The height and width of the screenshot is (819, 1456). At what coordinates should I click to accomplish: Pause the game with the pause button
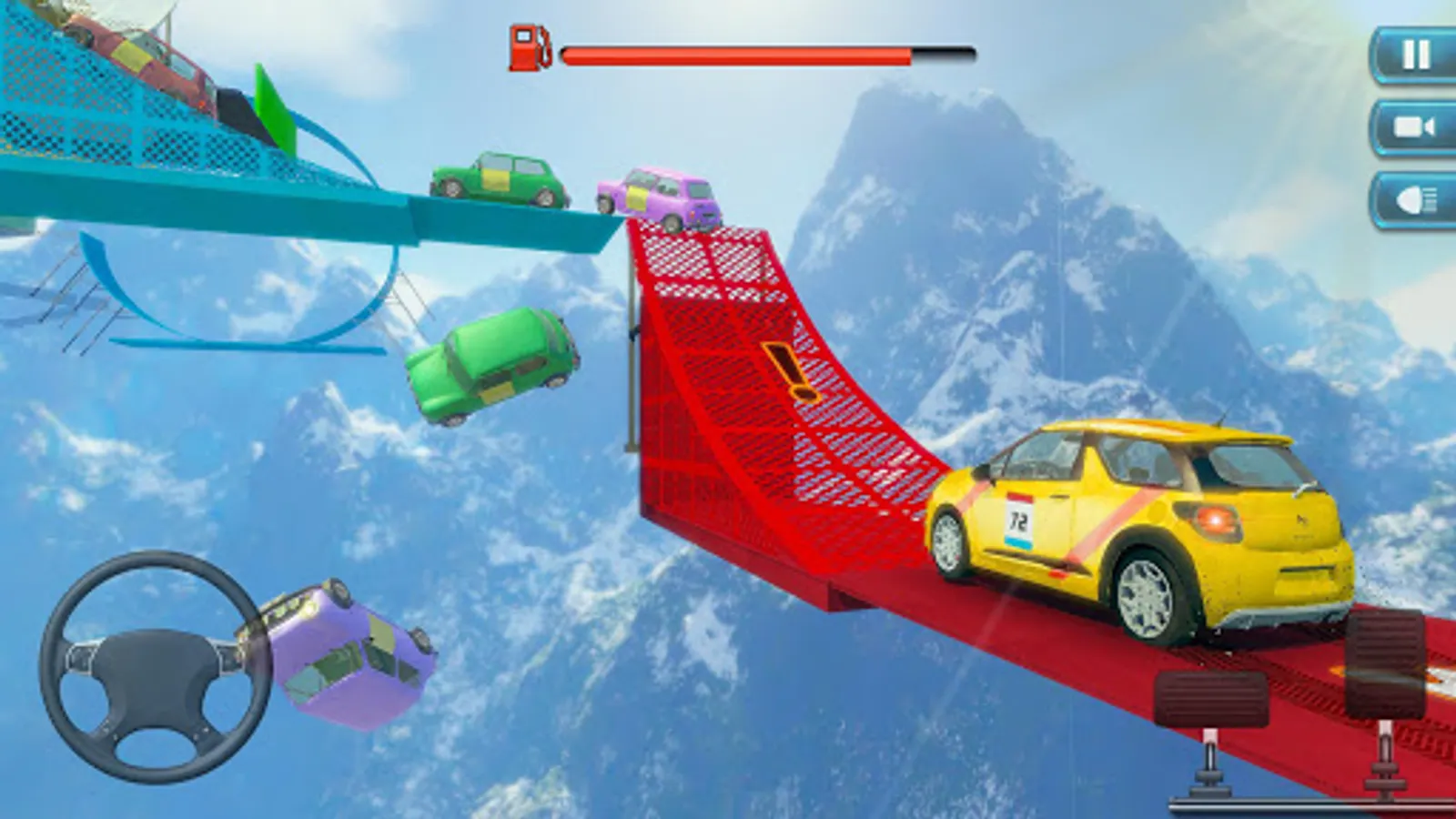[x=1415, y=55]
